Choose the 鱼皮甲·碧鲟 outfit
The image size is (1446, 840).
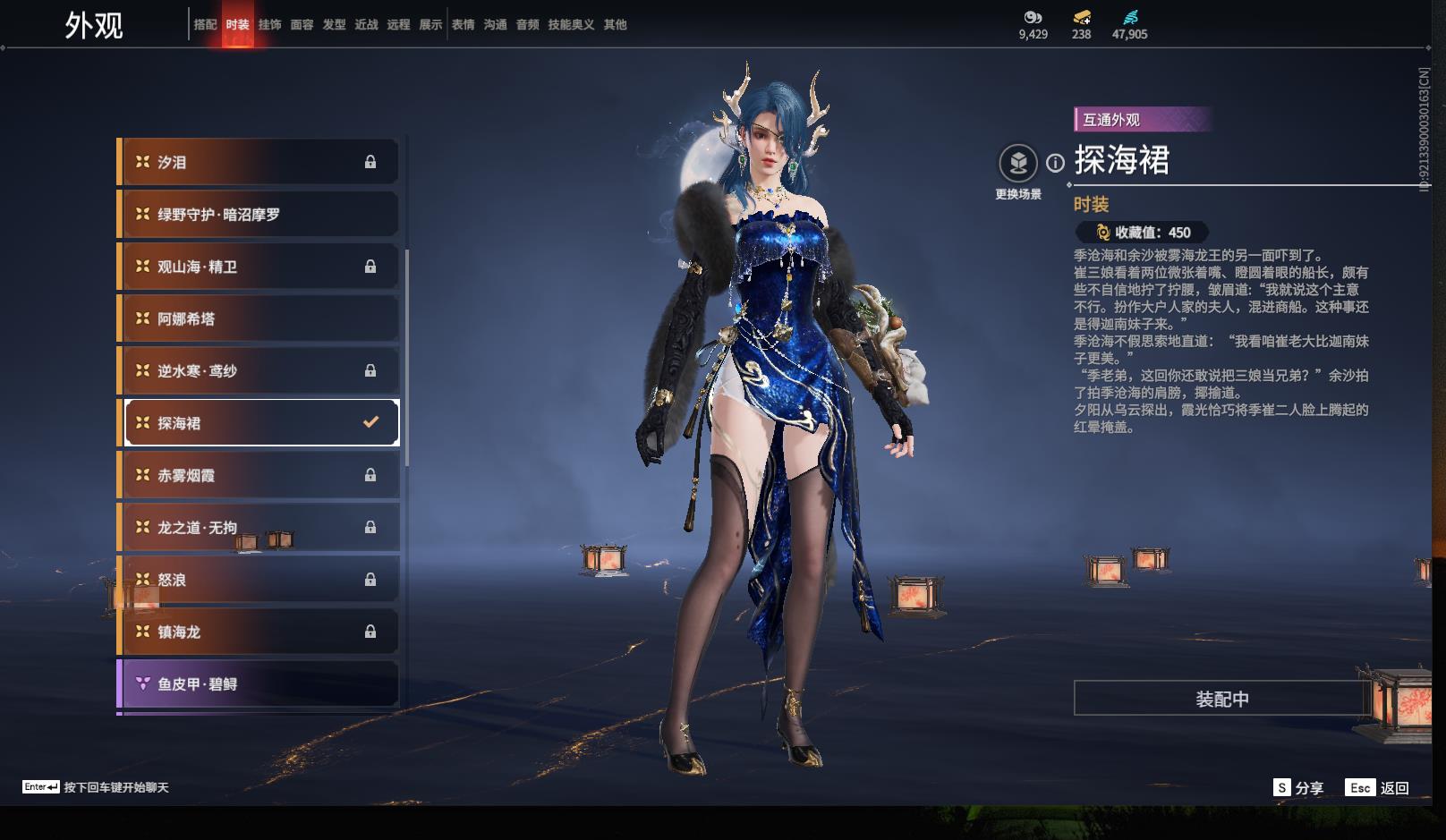(259, 684)
